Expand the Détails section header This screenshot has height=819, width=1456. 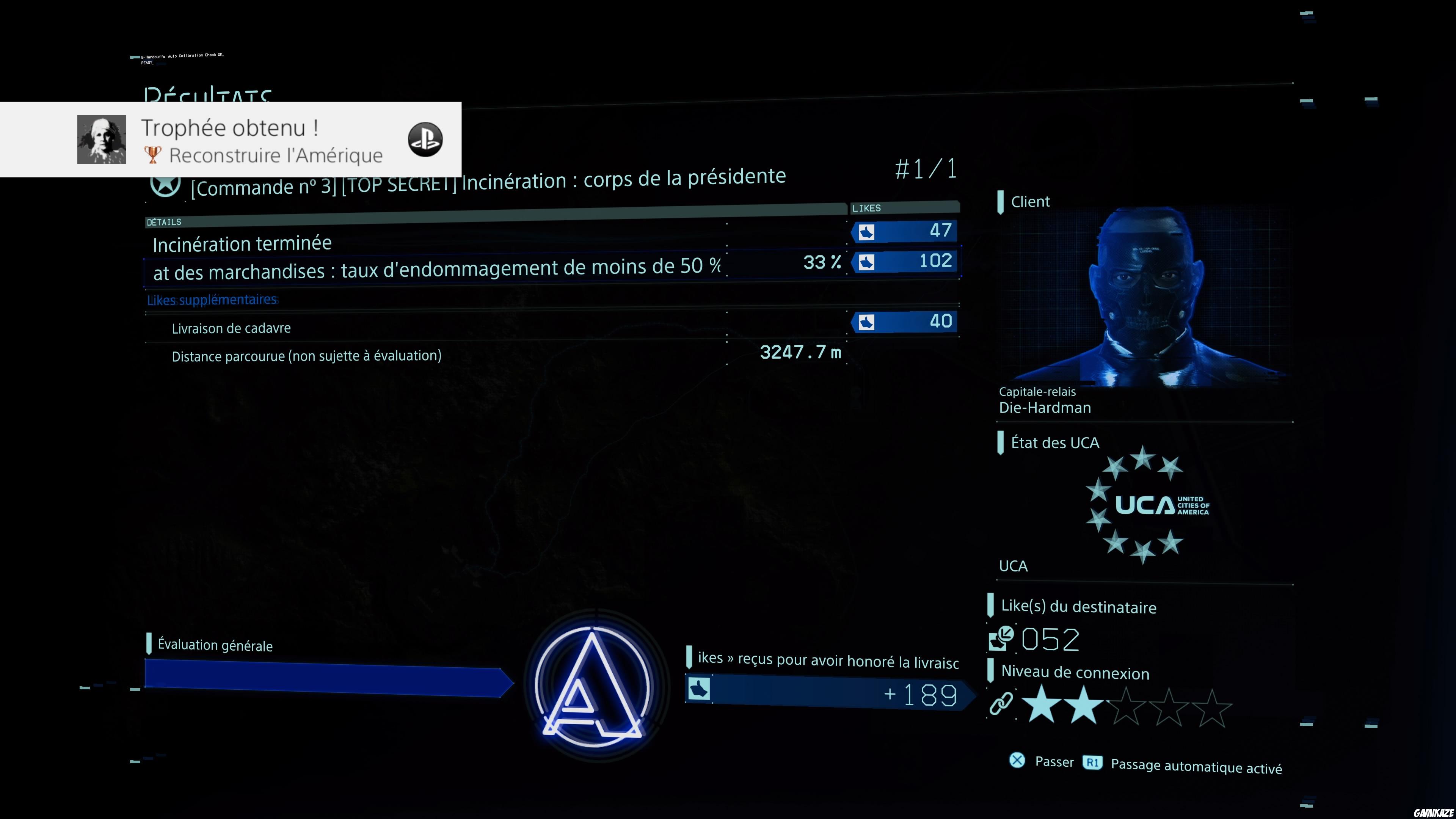(x=165, y=222)
